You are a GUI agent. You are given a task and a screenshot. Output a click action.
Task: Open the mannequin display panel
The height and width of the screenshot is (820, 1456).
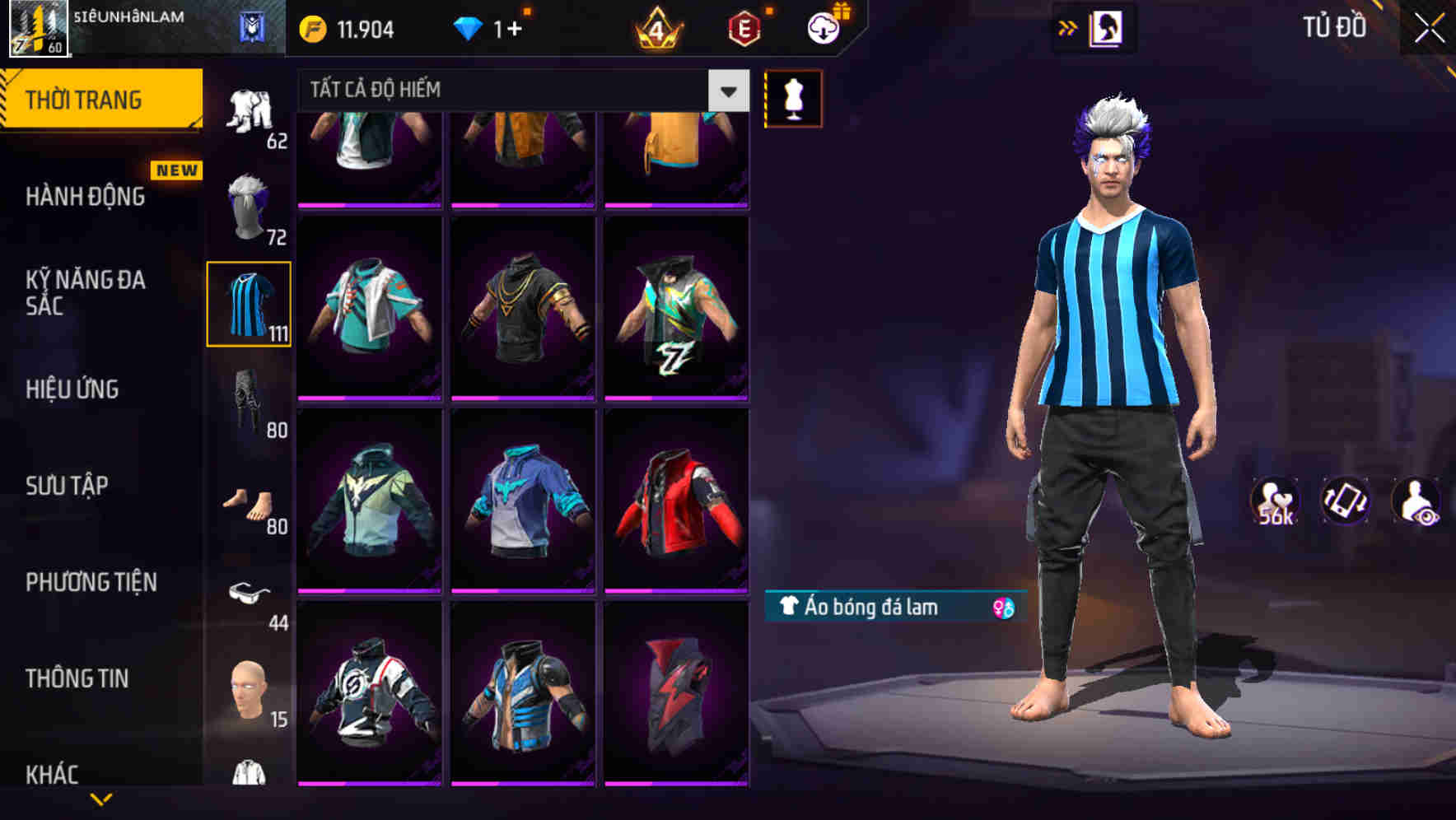coord(792,98)
